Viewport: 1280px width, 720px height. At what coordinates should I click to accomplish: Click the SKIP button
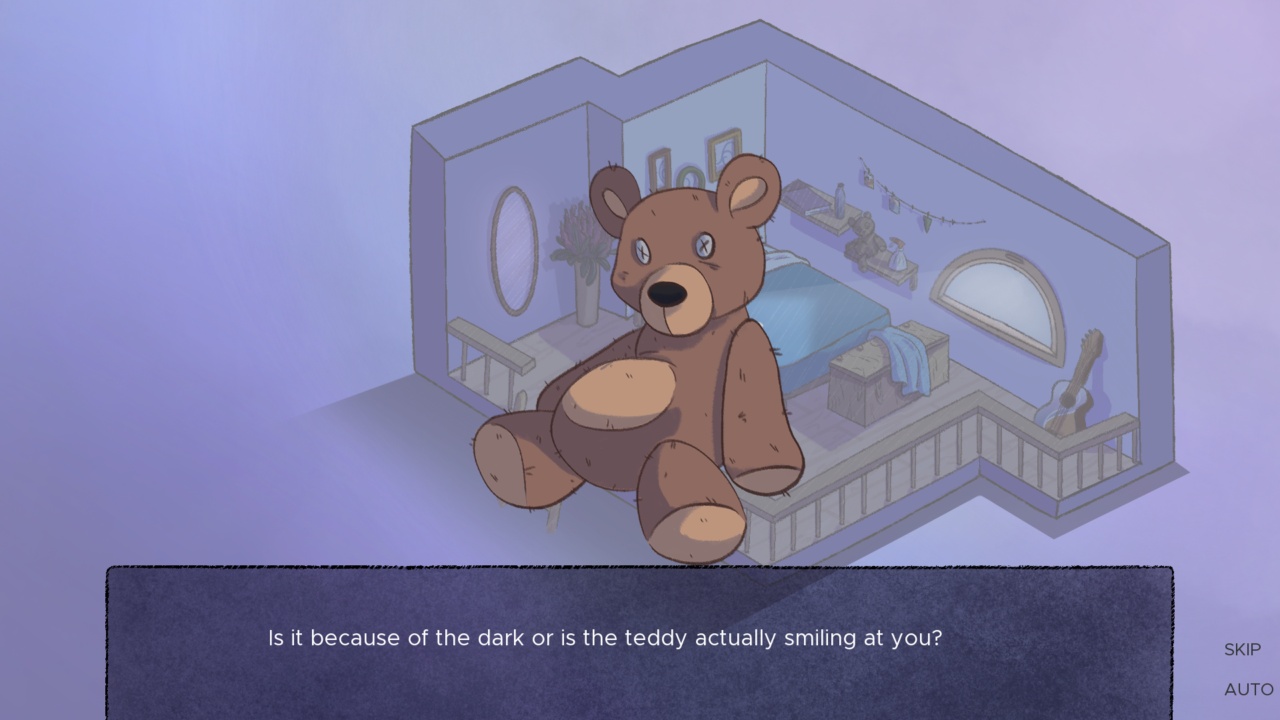click(1241, 649)
